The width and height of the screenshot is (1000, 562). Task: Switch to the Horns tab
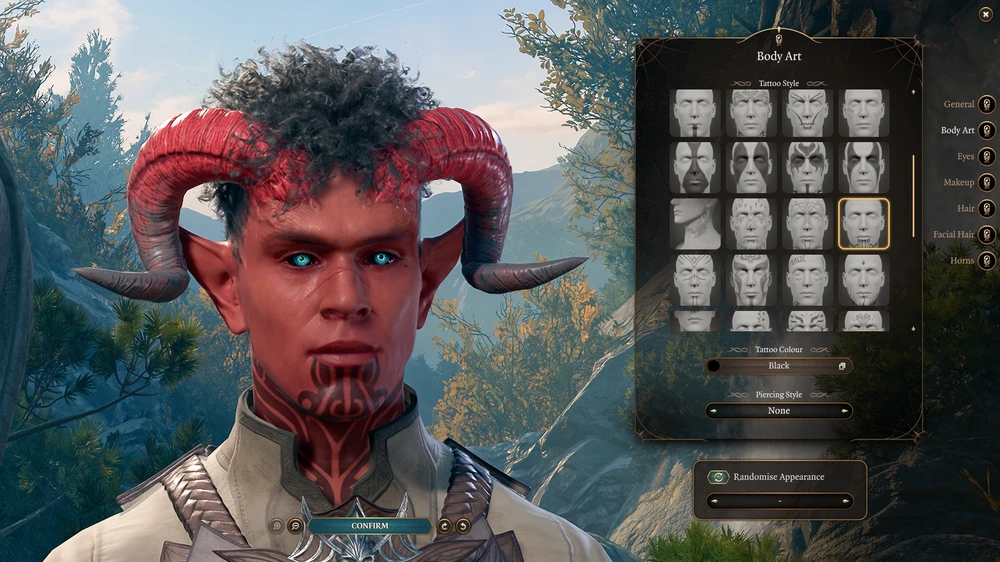(987, 260)
